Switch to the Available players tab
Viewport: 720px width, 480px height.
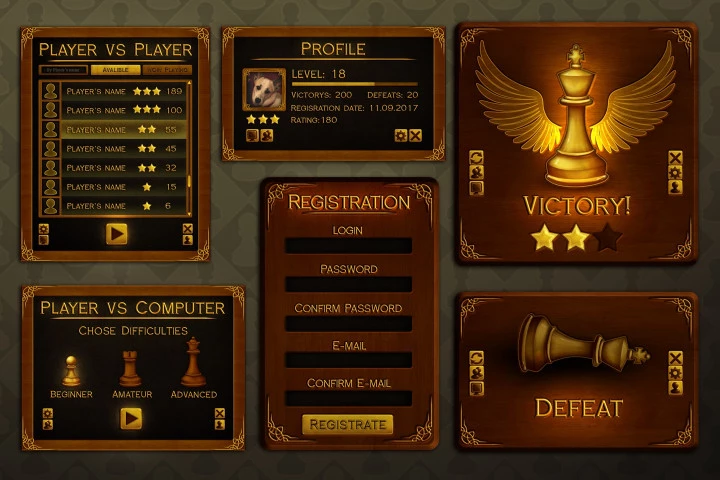click(115, 70)
